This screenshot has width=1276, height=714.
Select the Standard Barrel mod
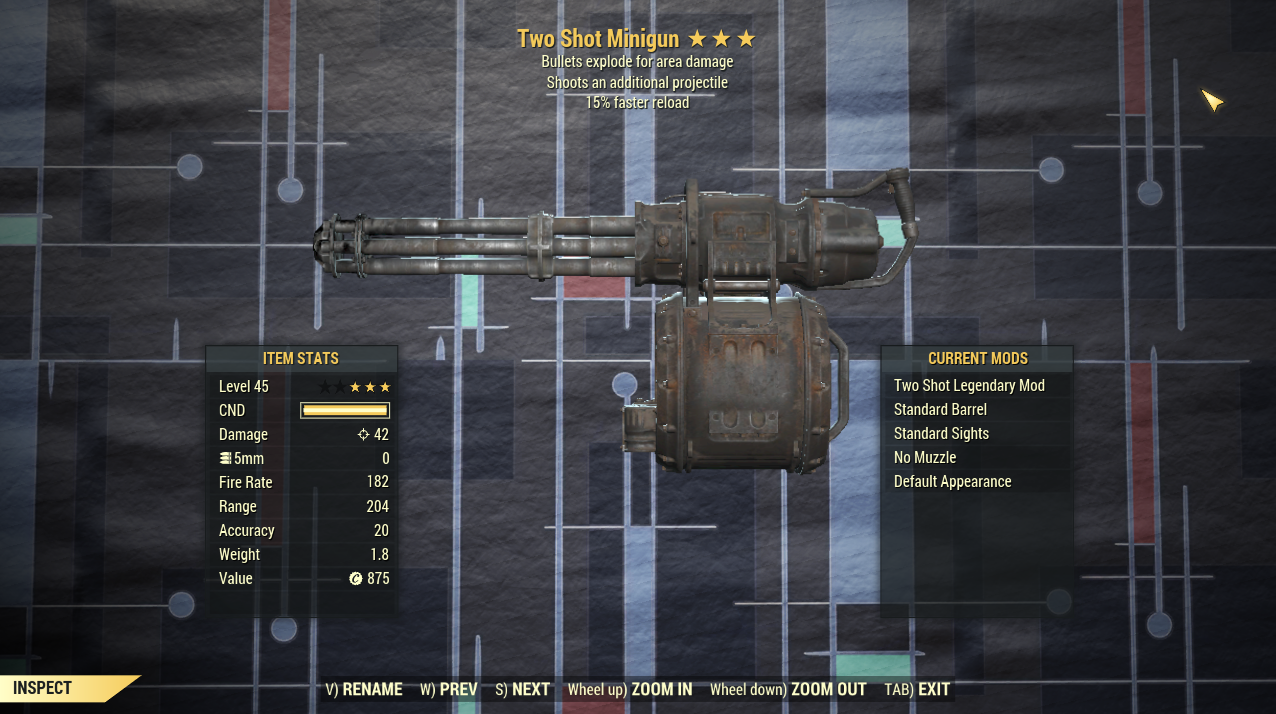click(x=940, y=410)
